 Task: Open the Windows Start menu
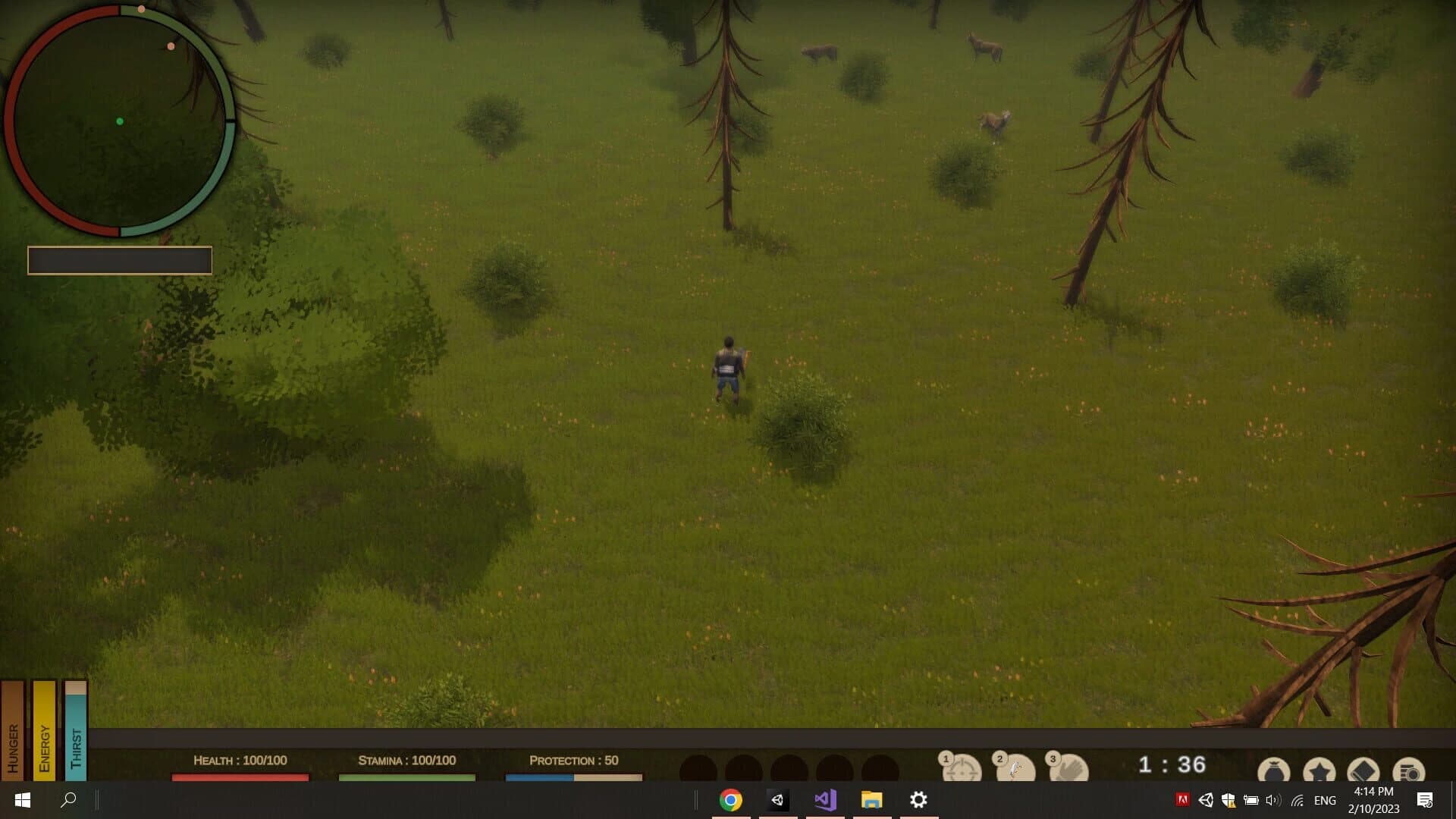22,799
